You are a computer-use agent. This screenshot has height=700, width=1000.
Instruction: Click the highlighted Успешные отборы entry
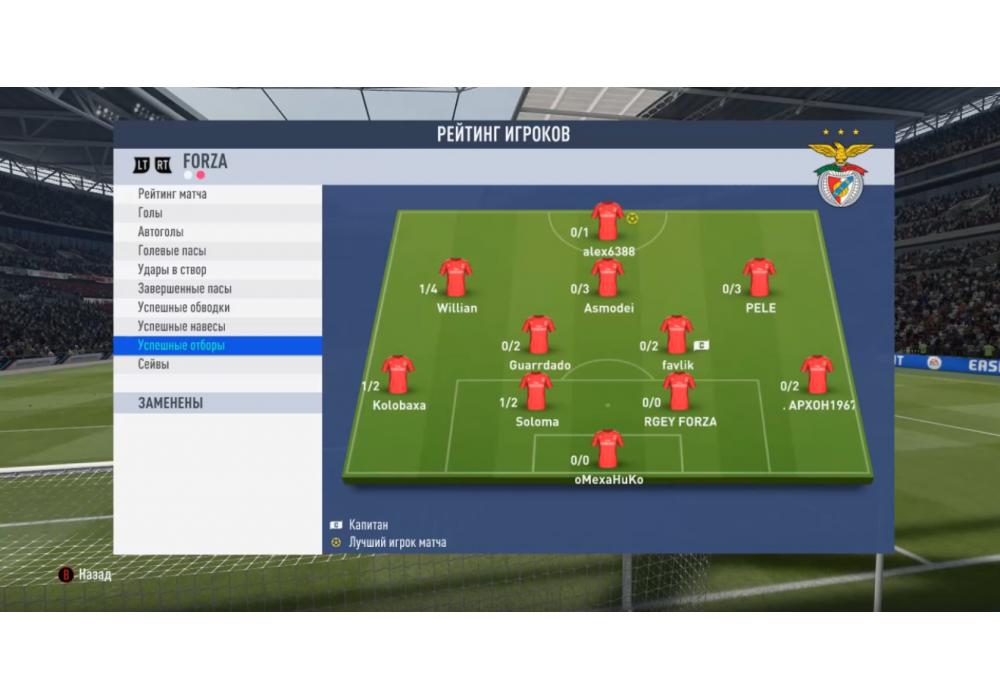(217, 346)
